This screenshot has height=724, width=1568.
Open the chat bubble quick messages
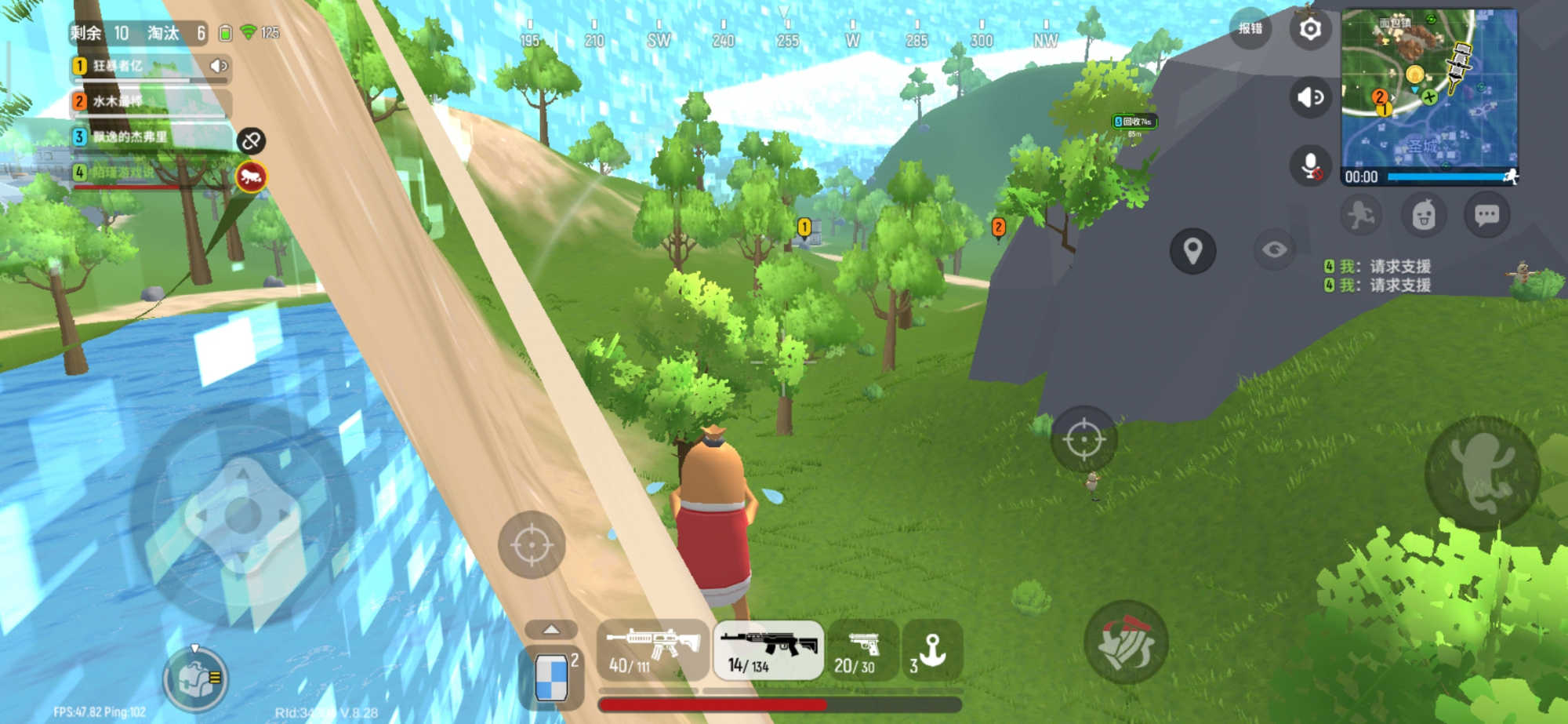tap(1486, 215)
